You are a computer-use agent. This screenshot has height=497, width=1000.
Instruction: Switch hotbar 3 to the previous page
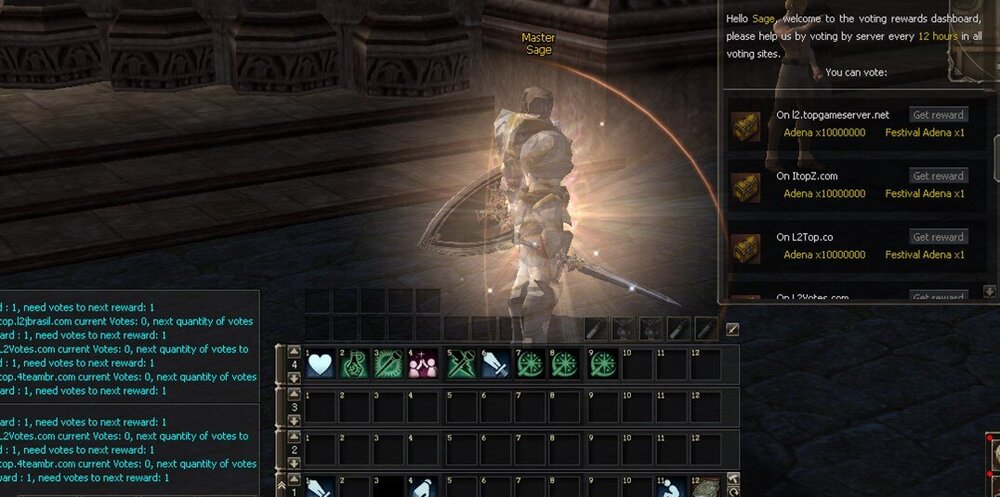click(294, 394)
